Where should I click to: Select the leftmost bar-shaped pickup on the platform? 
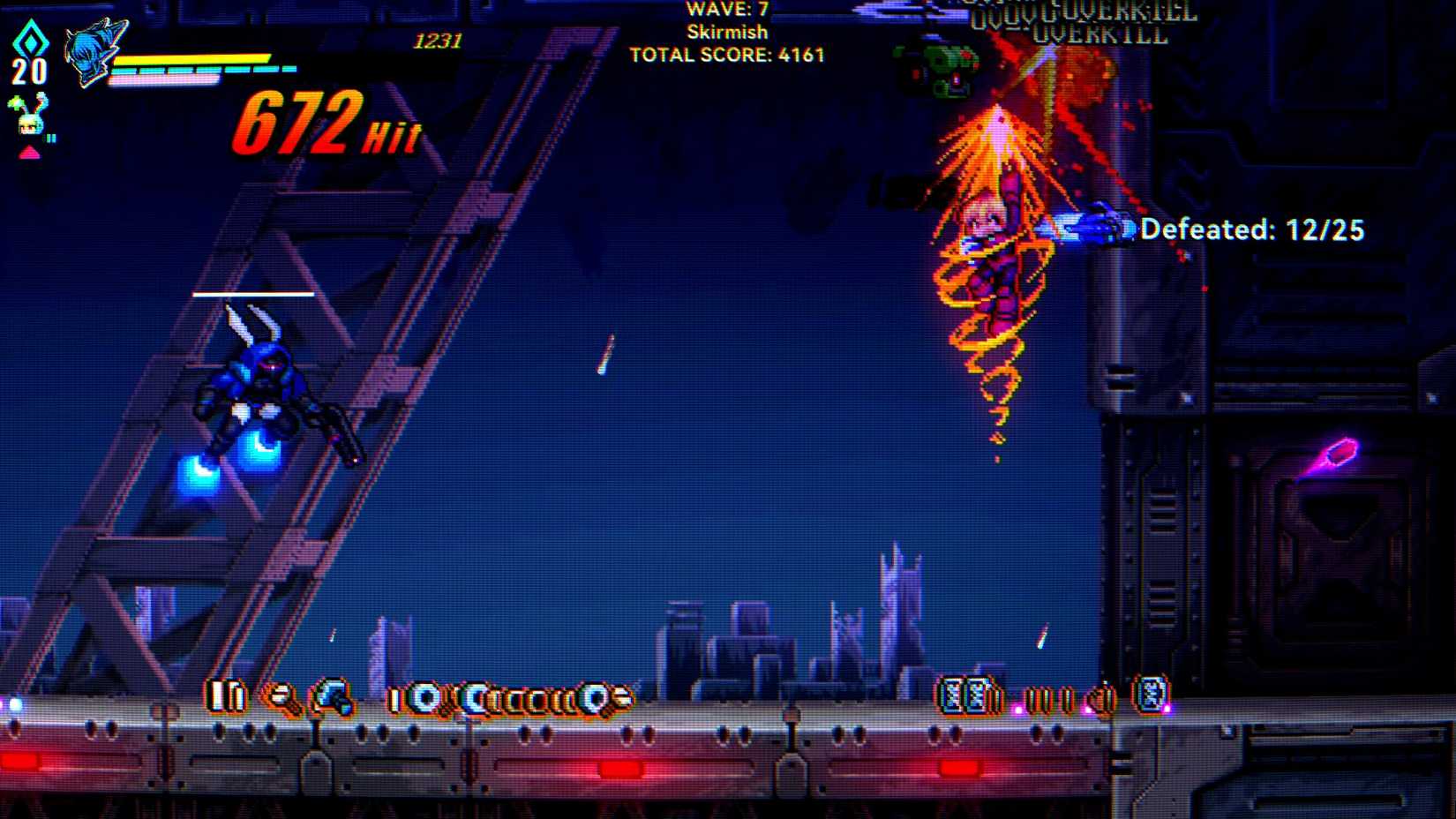point(222,695)
